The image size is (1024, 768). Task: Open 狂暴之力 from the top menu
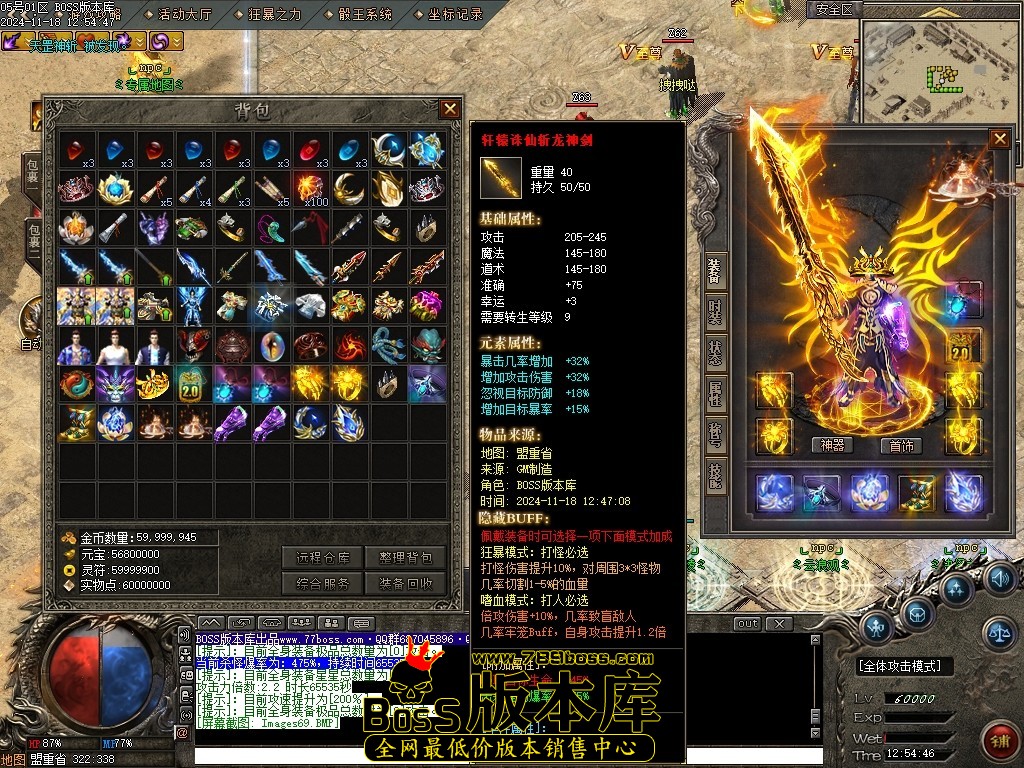click(272, 15)
